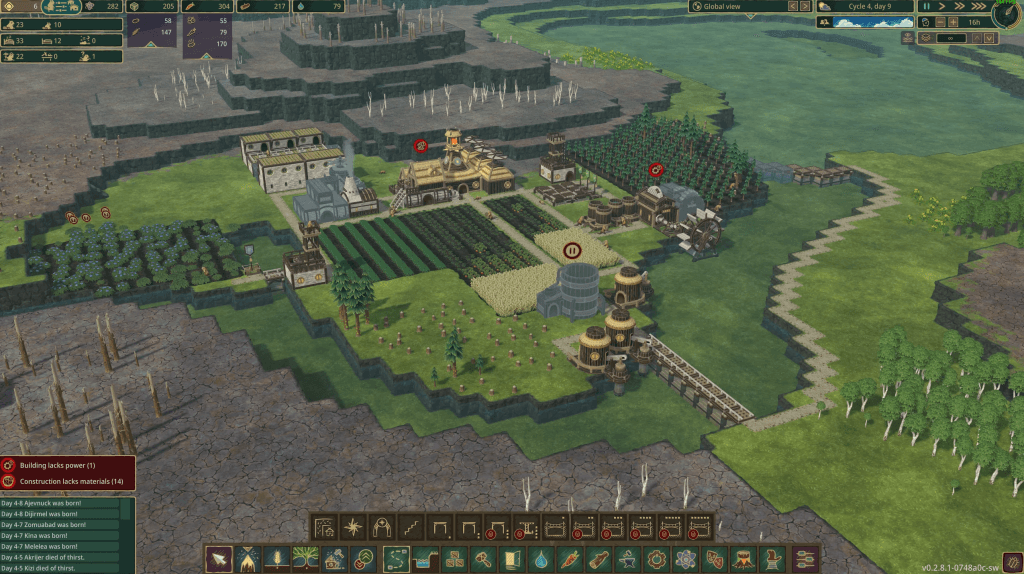Switch to previous district view arrow

(x=792, y=6)
